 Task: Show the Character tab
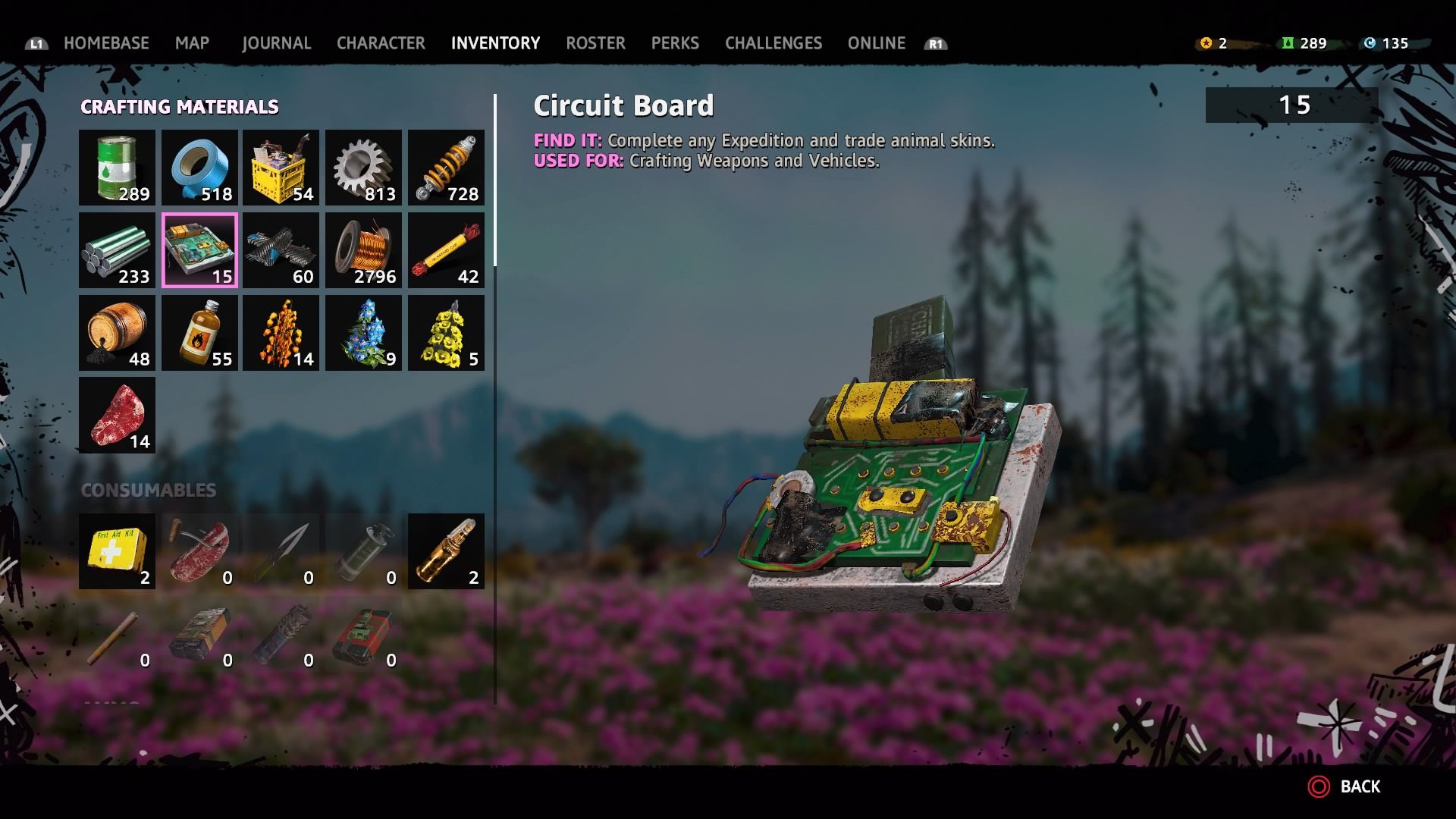pyautogui.click(x=381, y=43)
